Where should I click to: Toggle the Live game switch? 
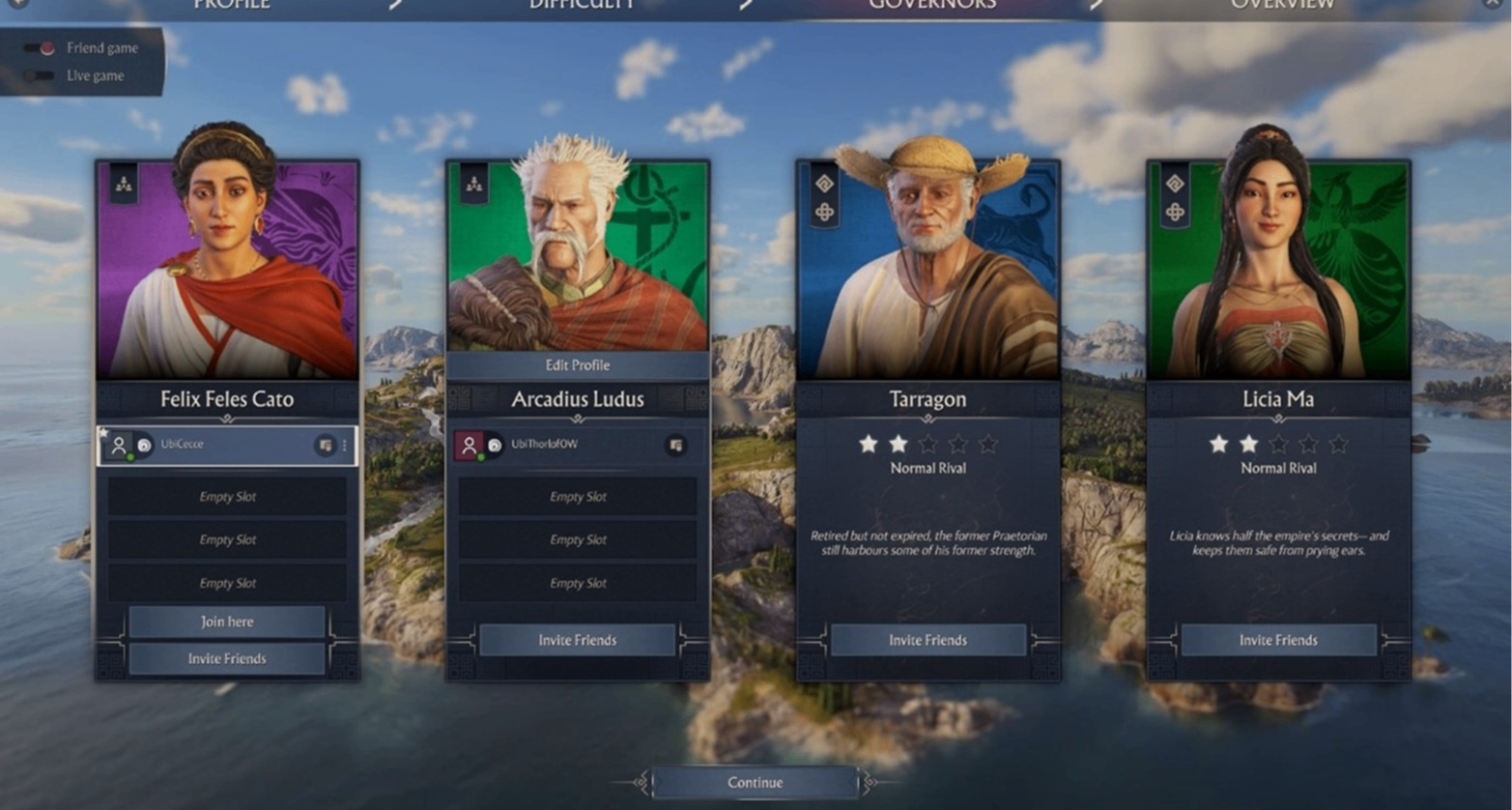[41, 75]
